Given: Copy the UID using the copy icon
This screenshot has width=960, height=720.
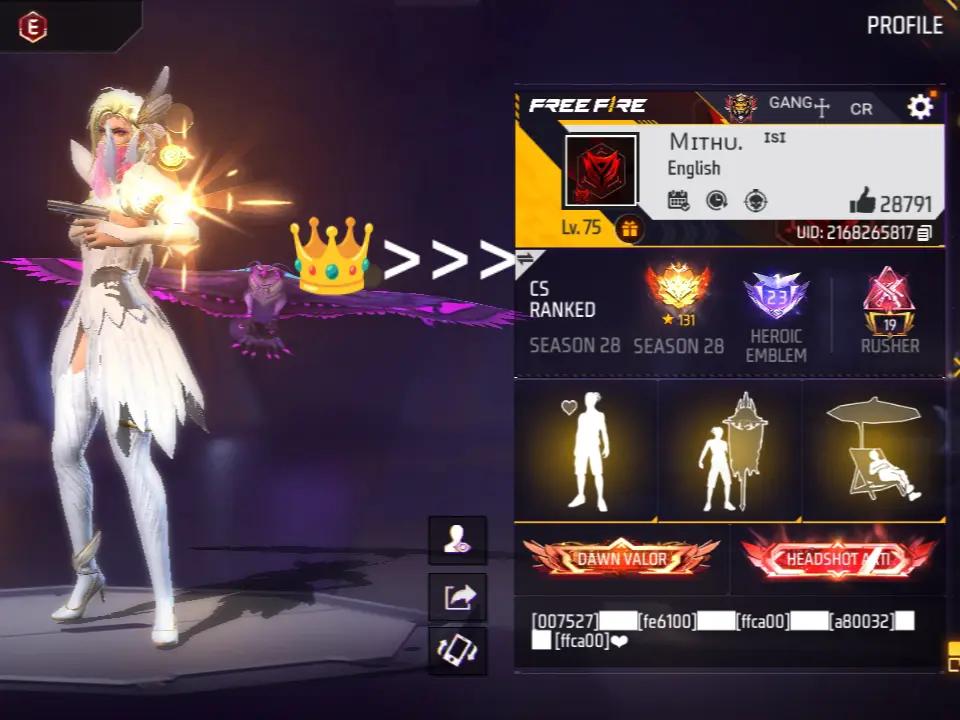Looking at the screenshot, I should [x=925, y=233].
